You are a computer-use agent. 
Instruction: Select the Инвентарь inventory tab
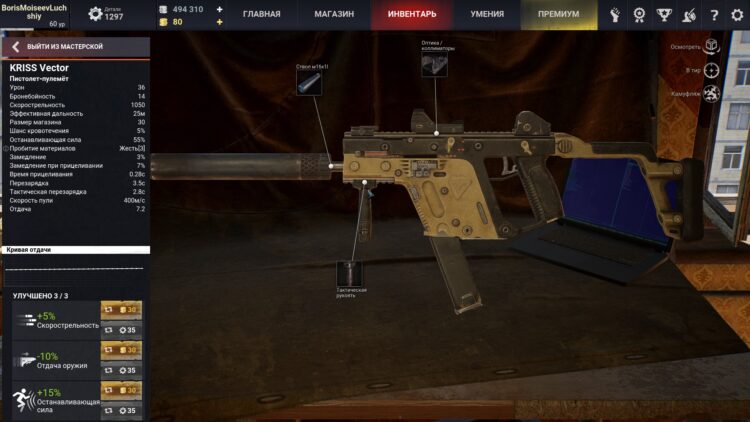410,15
